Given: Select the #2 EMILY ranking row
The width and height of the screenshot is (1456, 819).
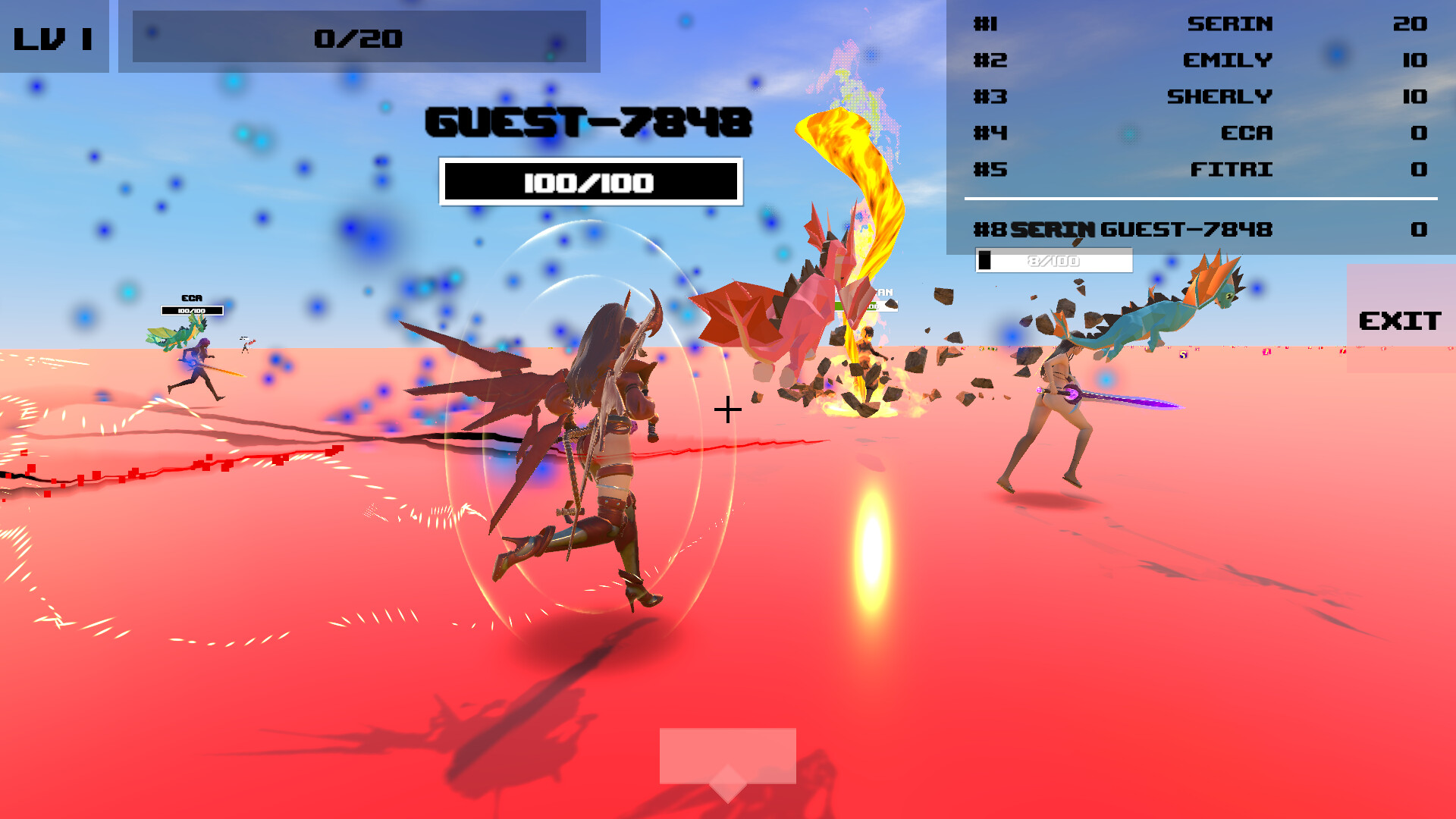Looking at the screenshot, I should point(1198,61).
